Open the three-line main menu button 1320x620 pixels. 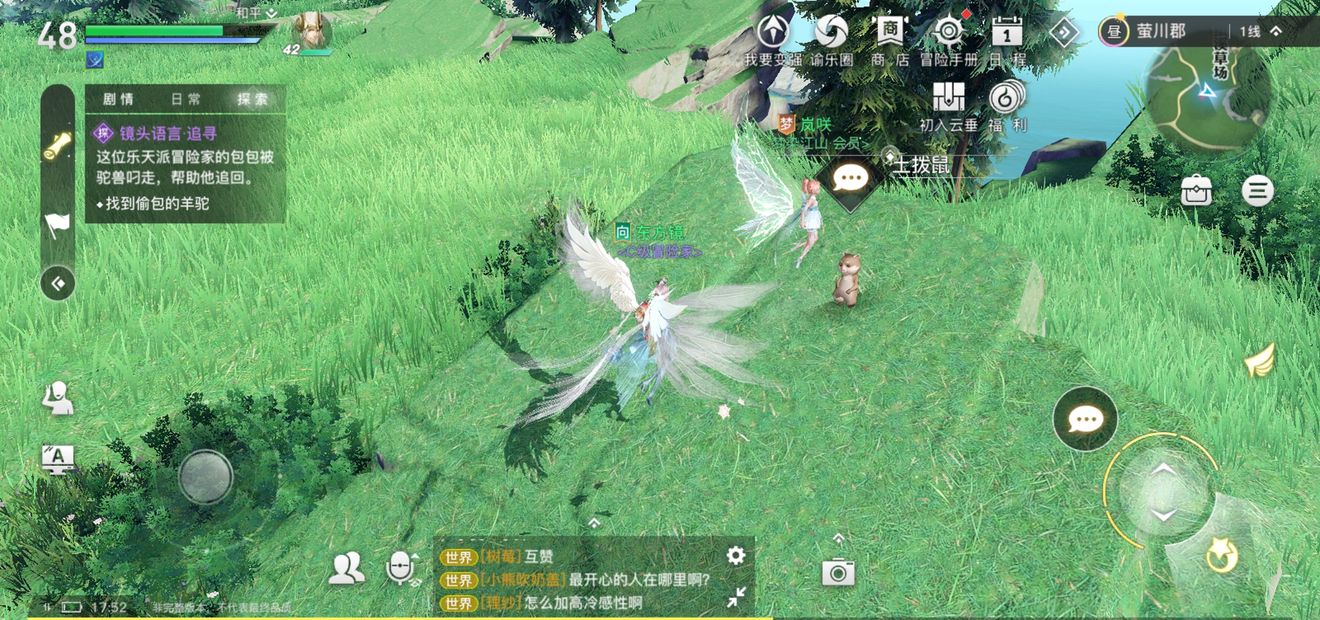coord(1258,190)
